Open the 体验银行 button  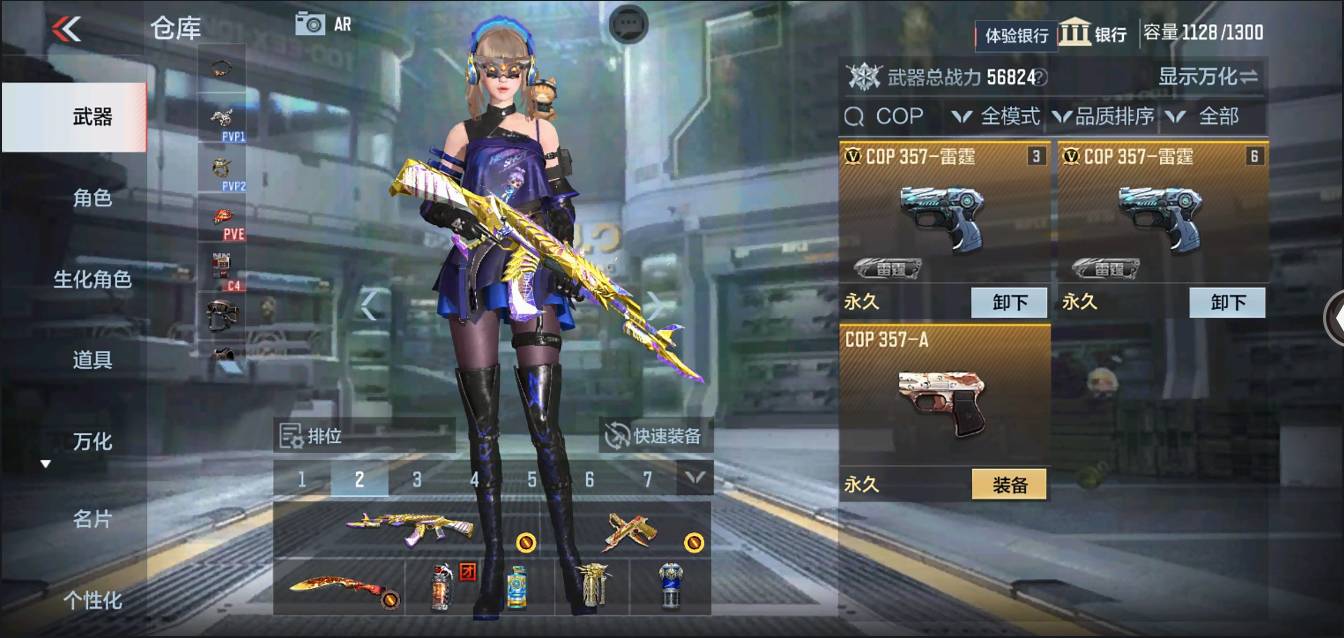point(1016,35)
